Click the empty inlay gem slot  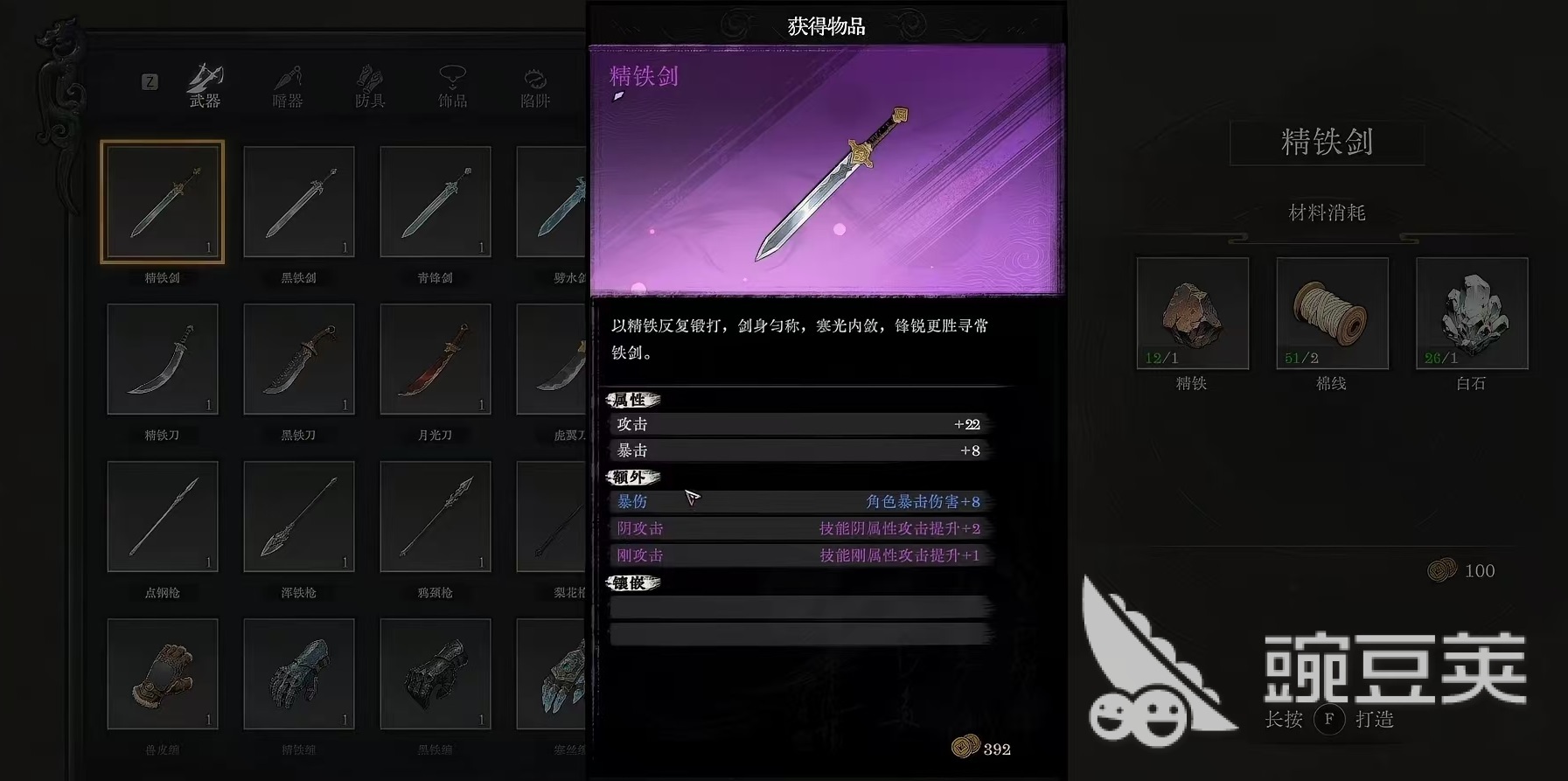click(798, 605)
